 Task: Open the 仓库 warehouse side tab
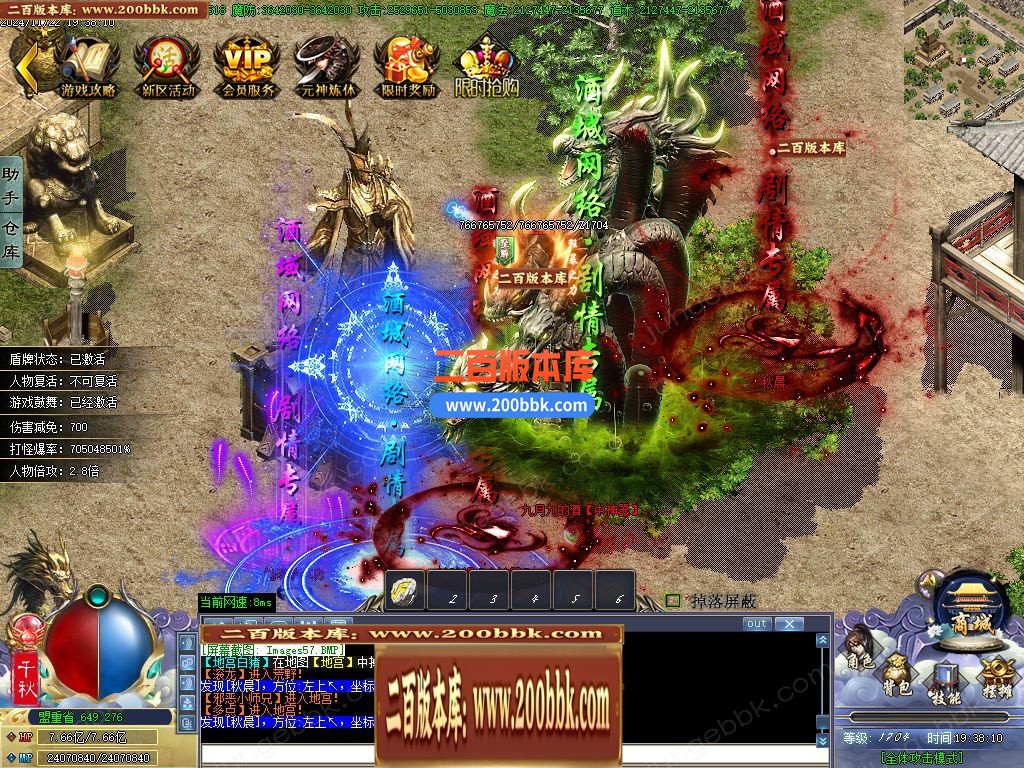click(x=11, y=242)
